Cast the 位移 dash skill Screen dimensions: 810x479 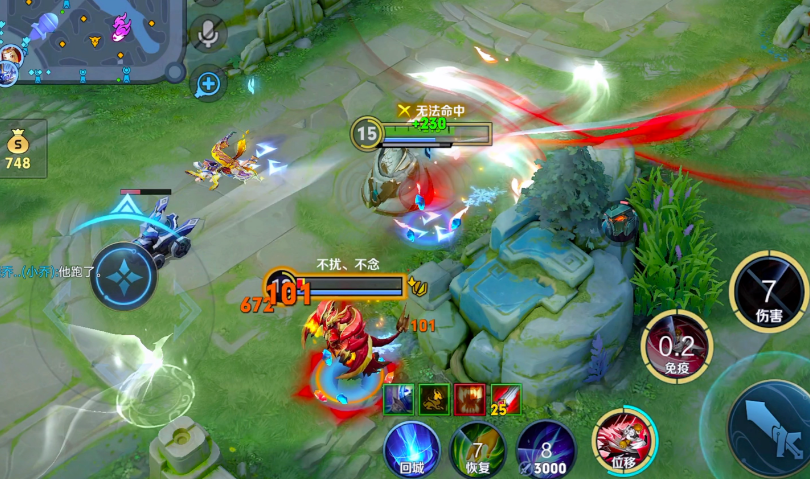coord(624,440)
